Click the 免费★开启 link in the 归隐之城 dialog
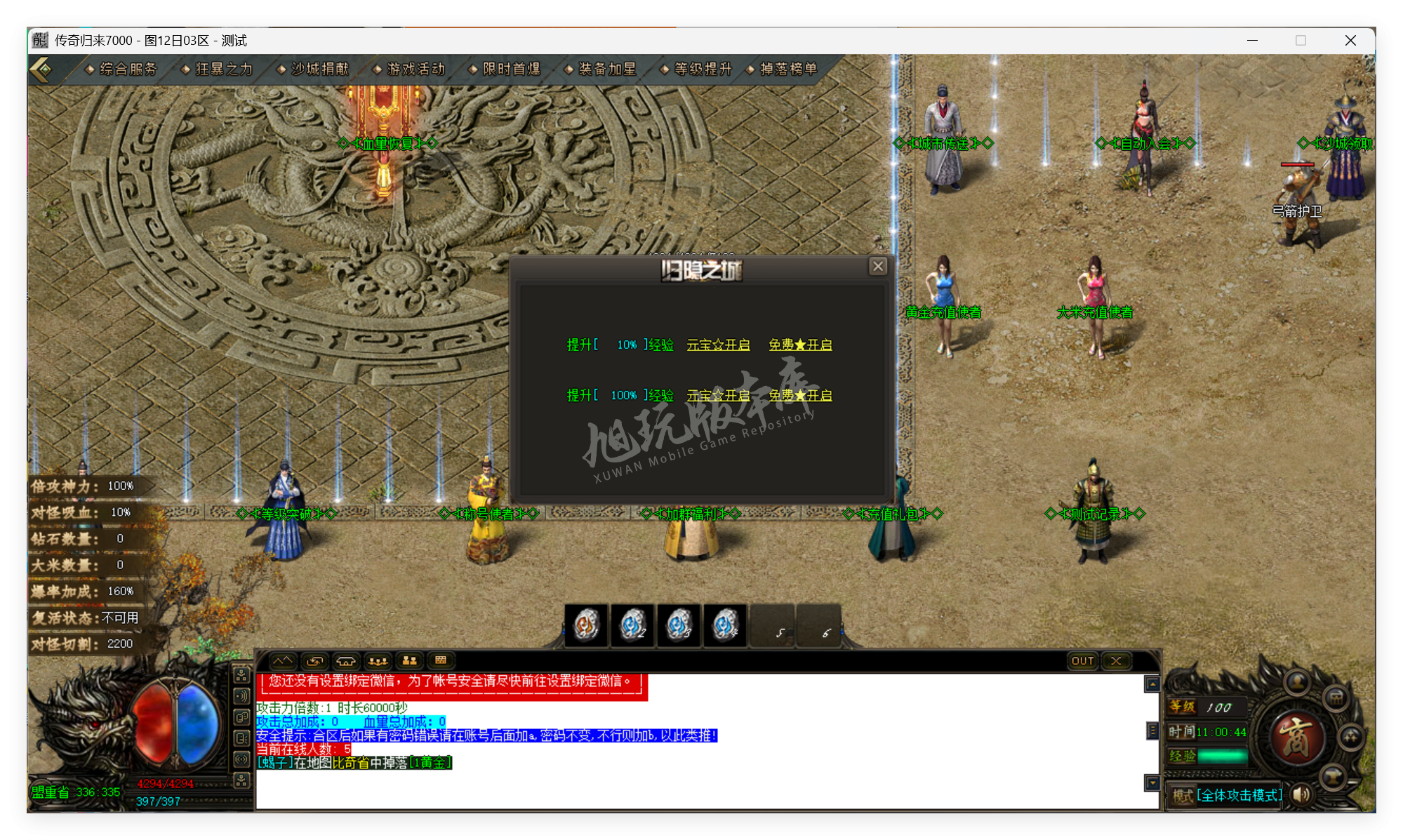 click(799, 345)
